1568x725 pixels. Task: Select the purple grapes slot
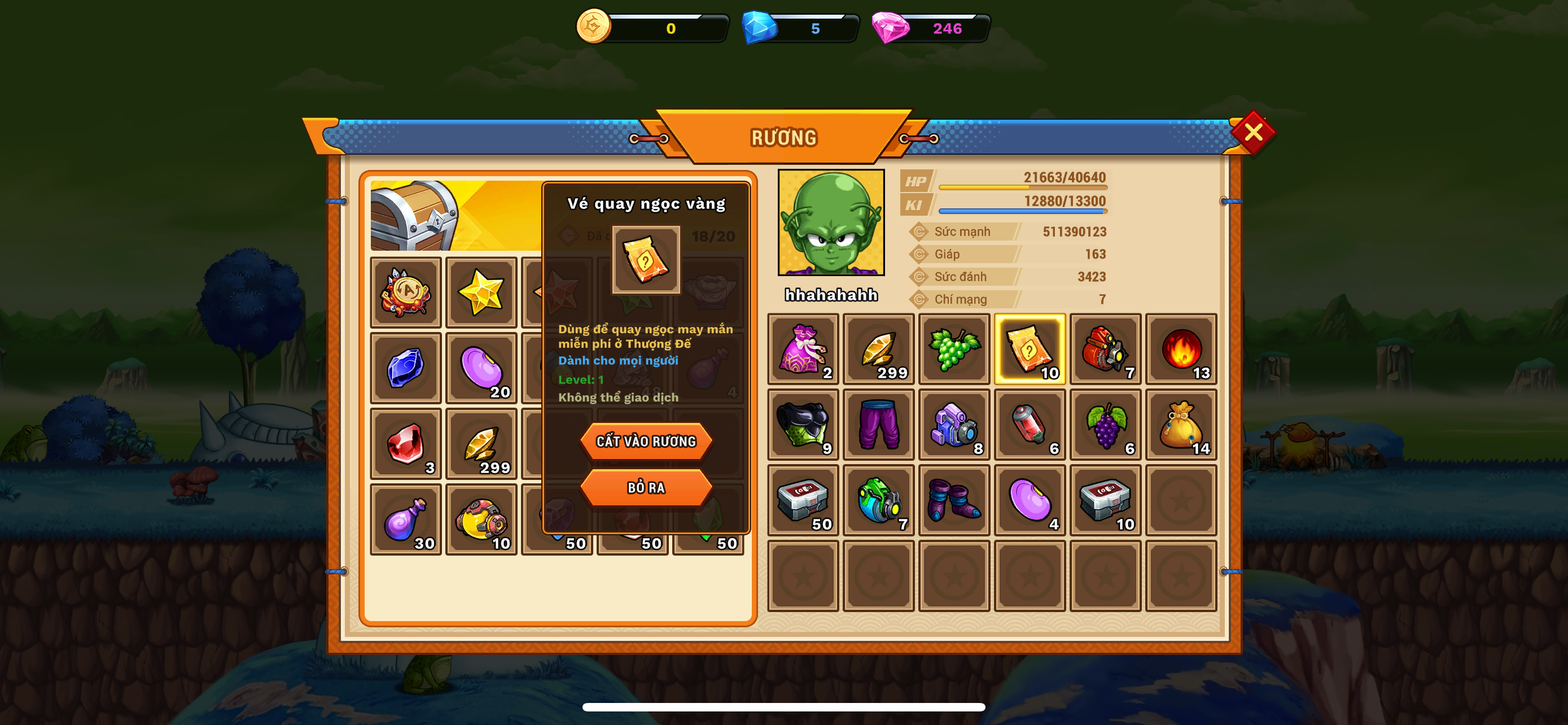pyautogui.click(x=1105, y=425)
